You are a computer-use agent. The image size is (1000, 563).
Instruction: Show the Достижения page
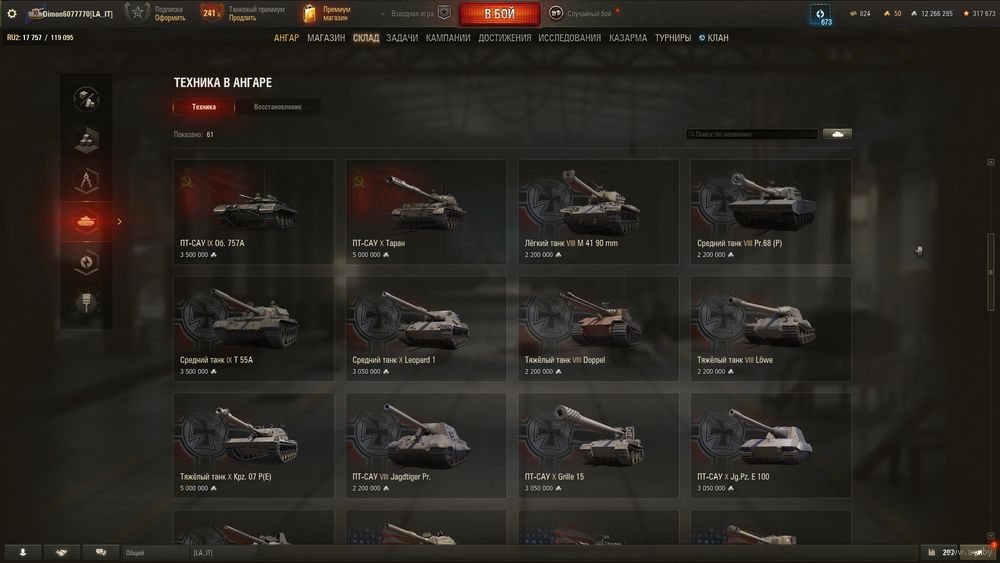(505, 38)
